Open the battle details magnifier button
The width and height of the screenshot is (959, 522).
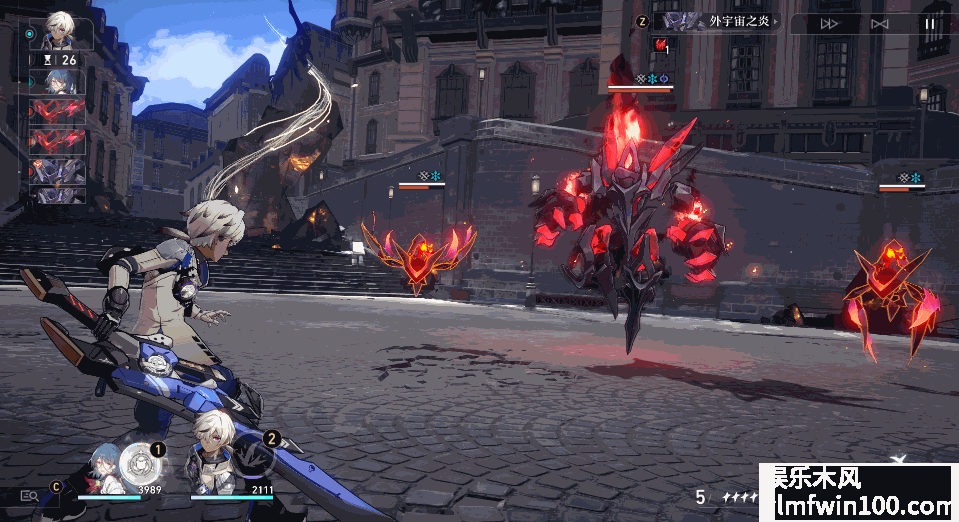click(x=29, y=495)
